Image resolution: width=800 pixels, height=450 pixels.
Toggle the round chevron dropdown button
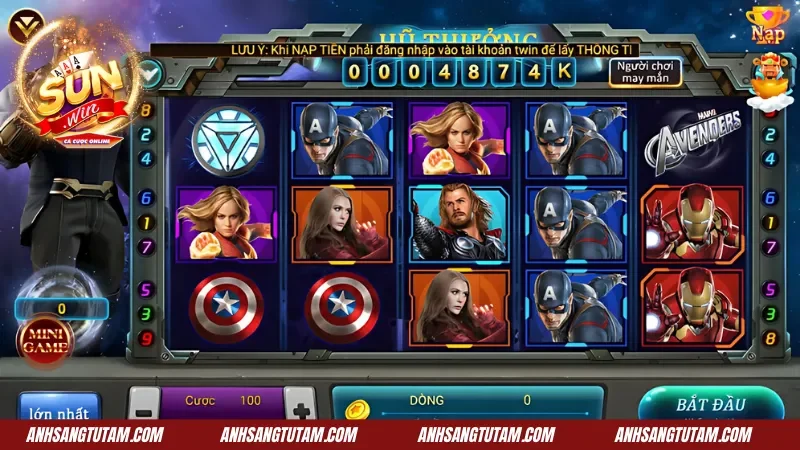click(150, 72)
